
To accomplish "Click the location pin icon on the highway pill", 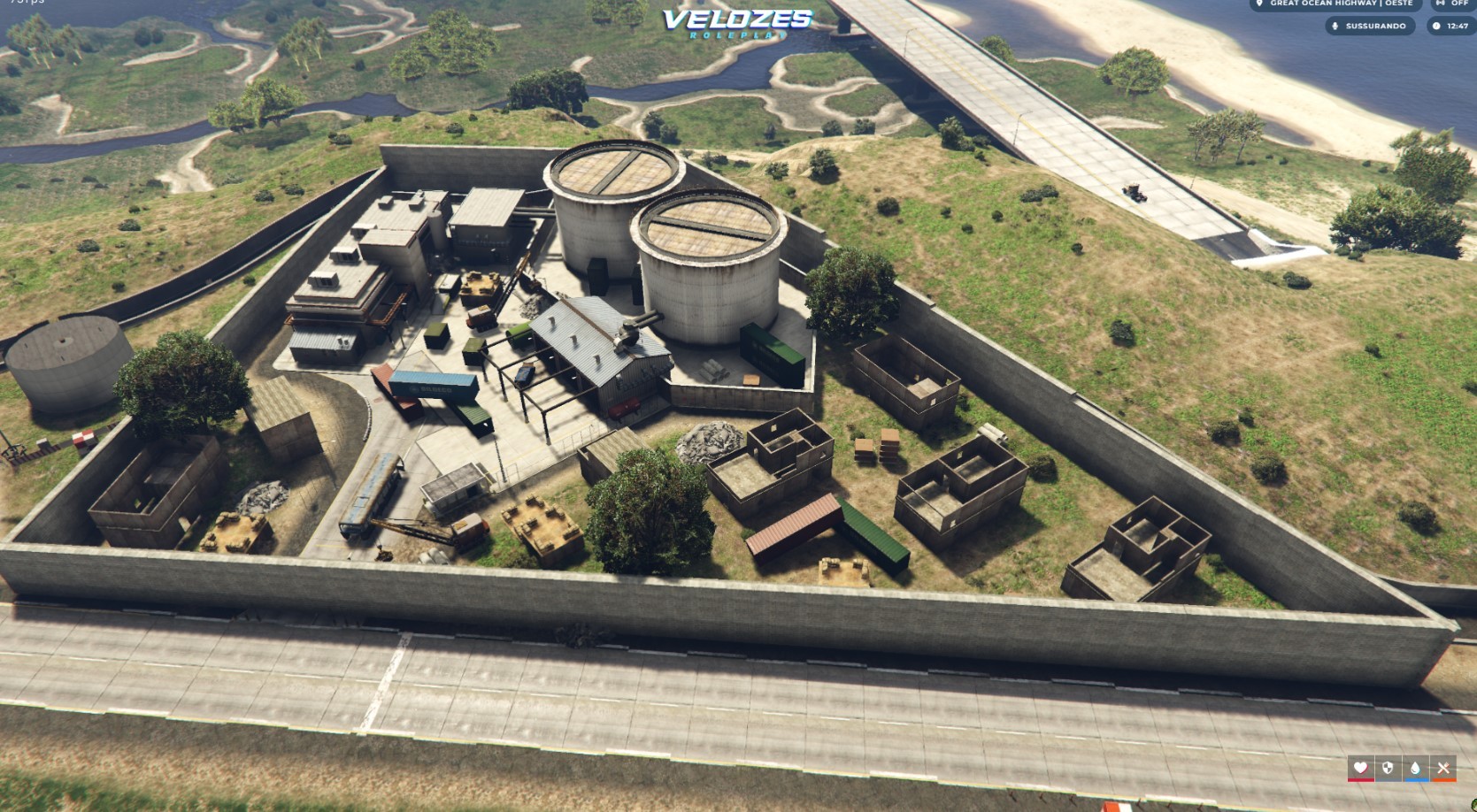I will [x=1259, y=6].
